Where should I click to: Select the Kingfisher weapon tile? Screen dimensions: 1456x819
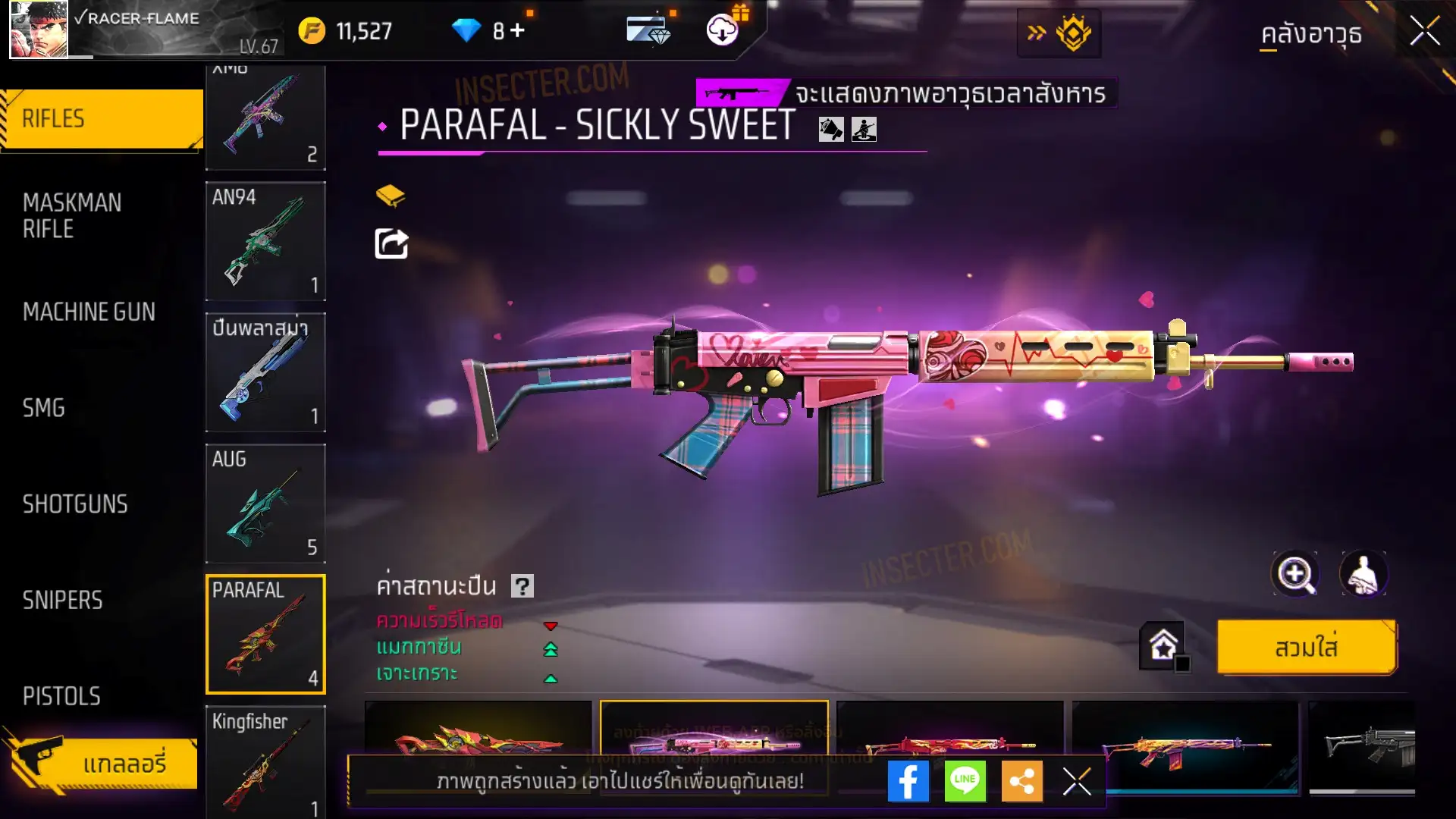tap(265, 761)
